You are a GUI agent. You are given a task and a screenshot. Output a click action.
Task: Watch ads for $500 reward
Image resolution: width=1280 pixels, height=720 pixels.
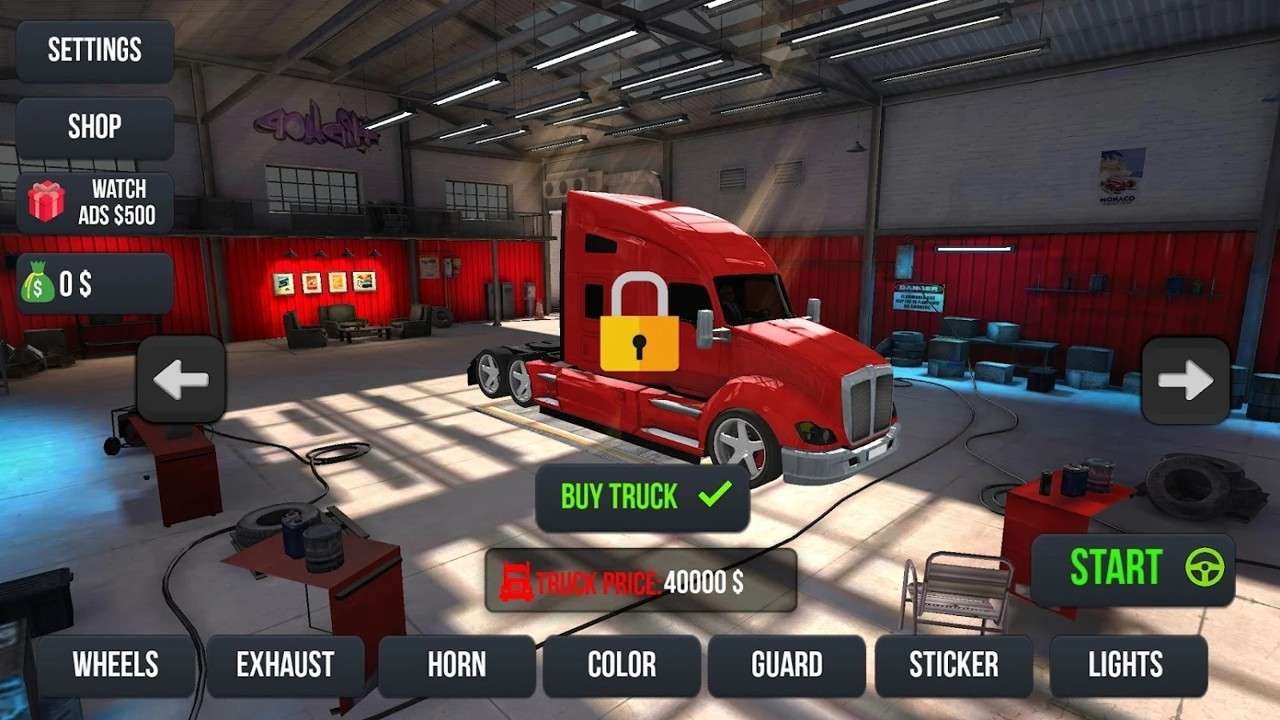coord(95,202)
